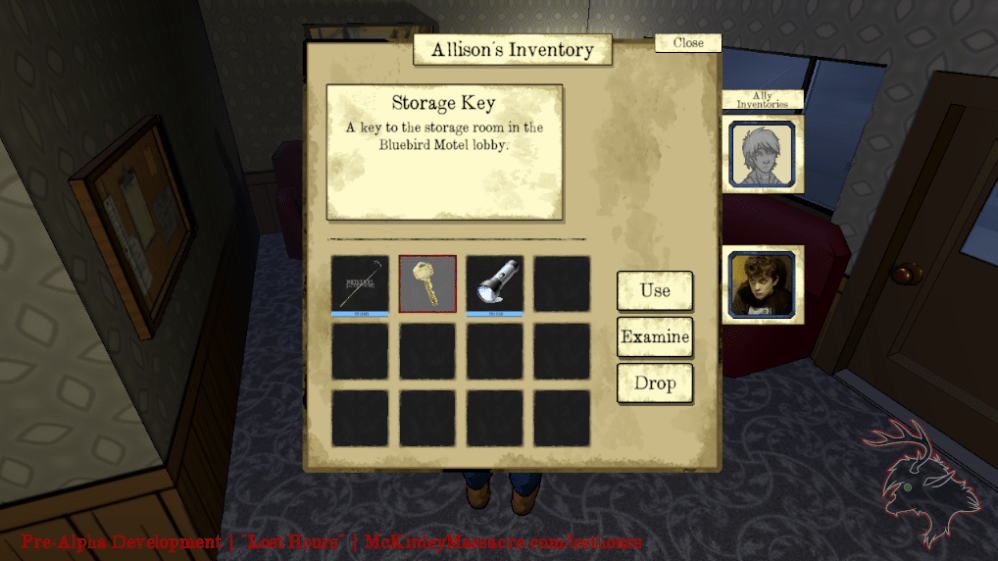Drop the selected item
Screen dimensions: 998x561
pyautogui.click(x=655, y=383)
